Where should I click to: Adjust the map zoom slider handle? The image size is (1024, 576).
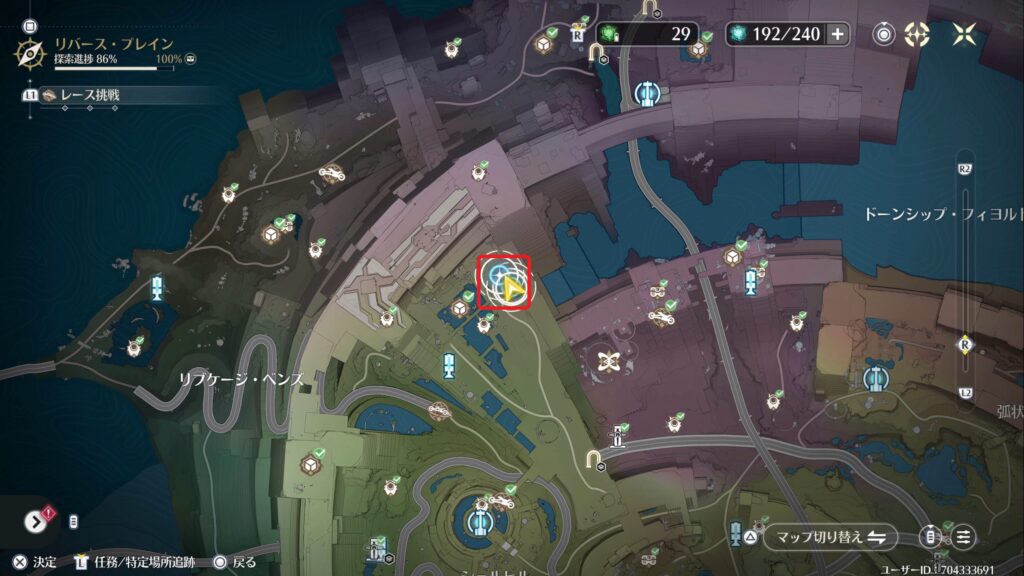click(x=965, y=343)
